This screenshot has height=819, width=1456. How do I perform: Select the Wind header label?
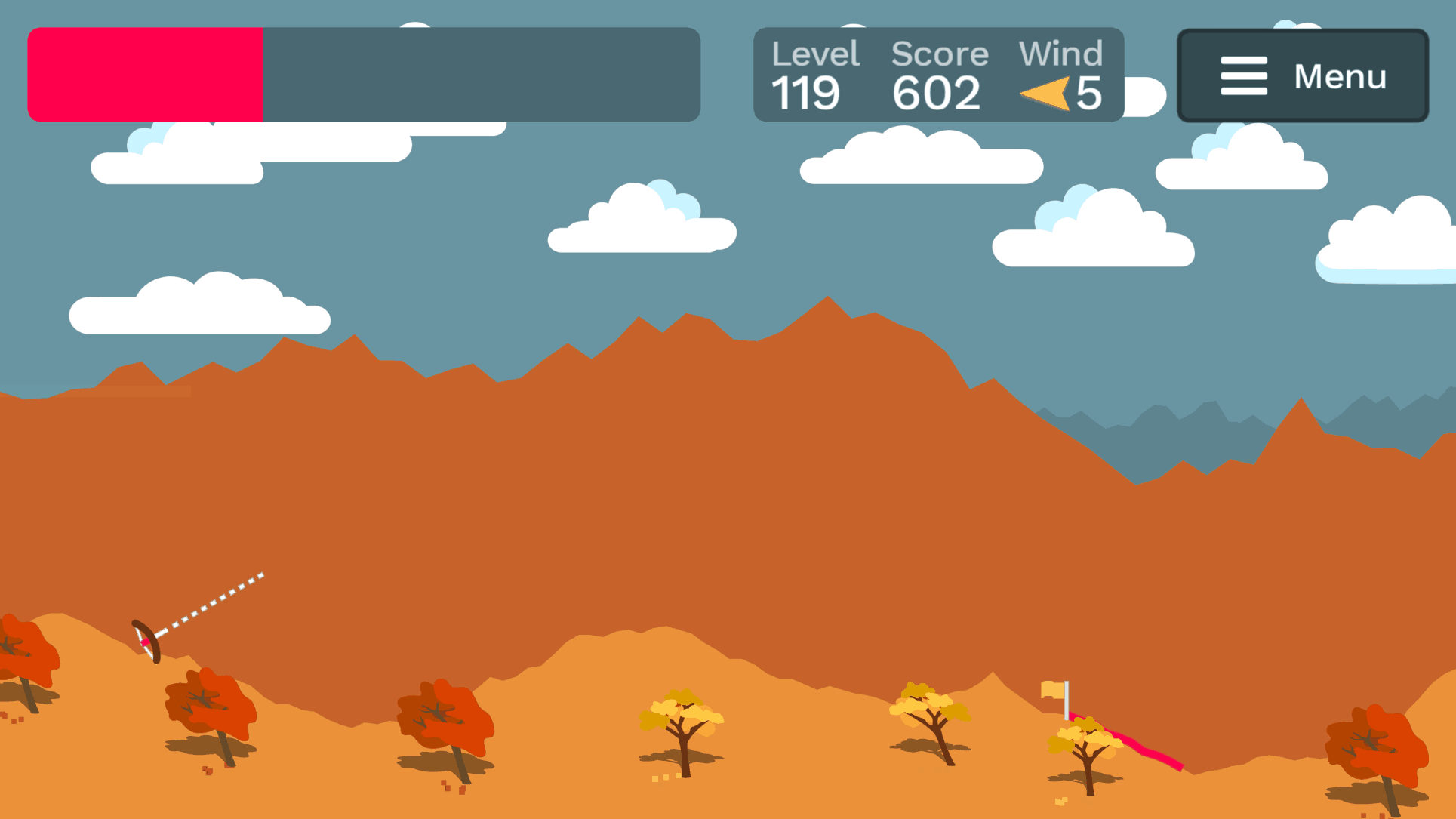pos(1062,53)
